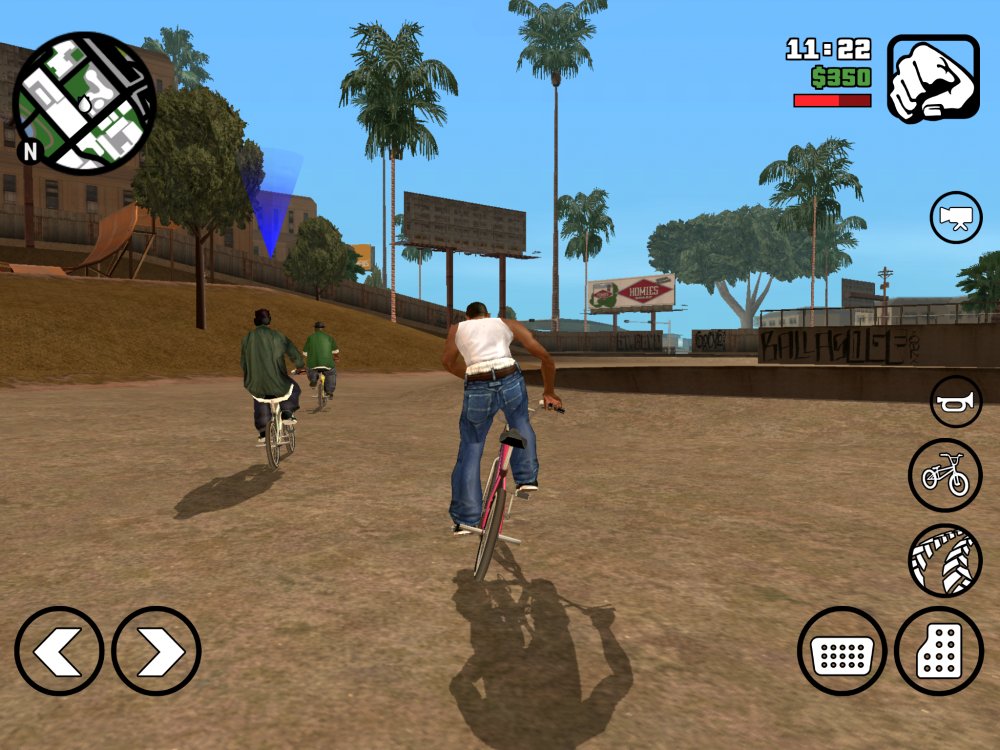
Task: Ring the horn button
Action: pyautogui.click(x=956, y=402)
